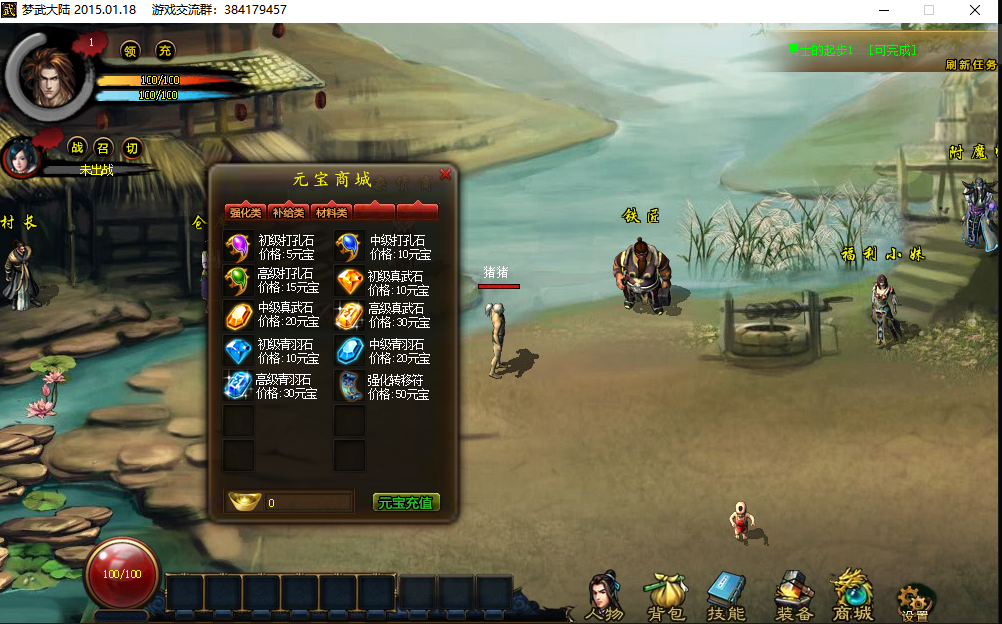The image size is (1002, 624).
Task: Click the 元宝充值 recharge button
Action: (x=406, y=502)
